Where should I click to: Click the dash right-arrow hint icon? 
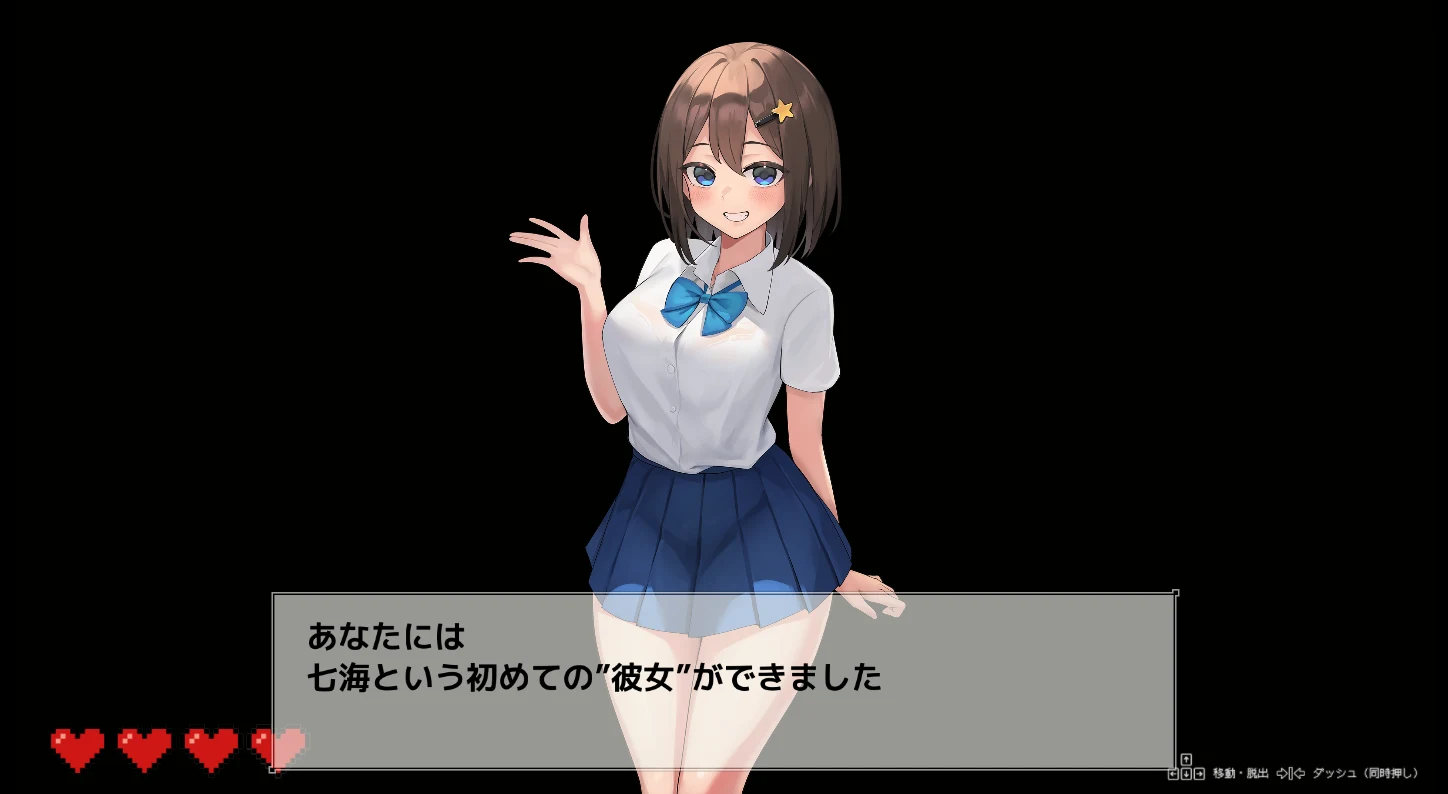(x=1283, y=773)
